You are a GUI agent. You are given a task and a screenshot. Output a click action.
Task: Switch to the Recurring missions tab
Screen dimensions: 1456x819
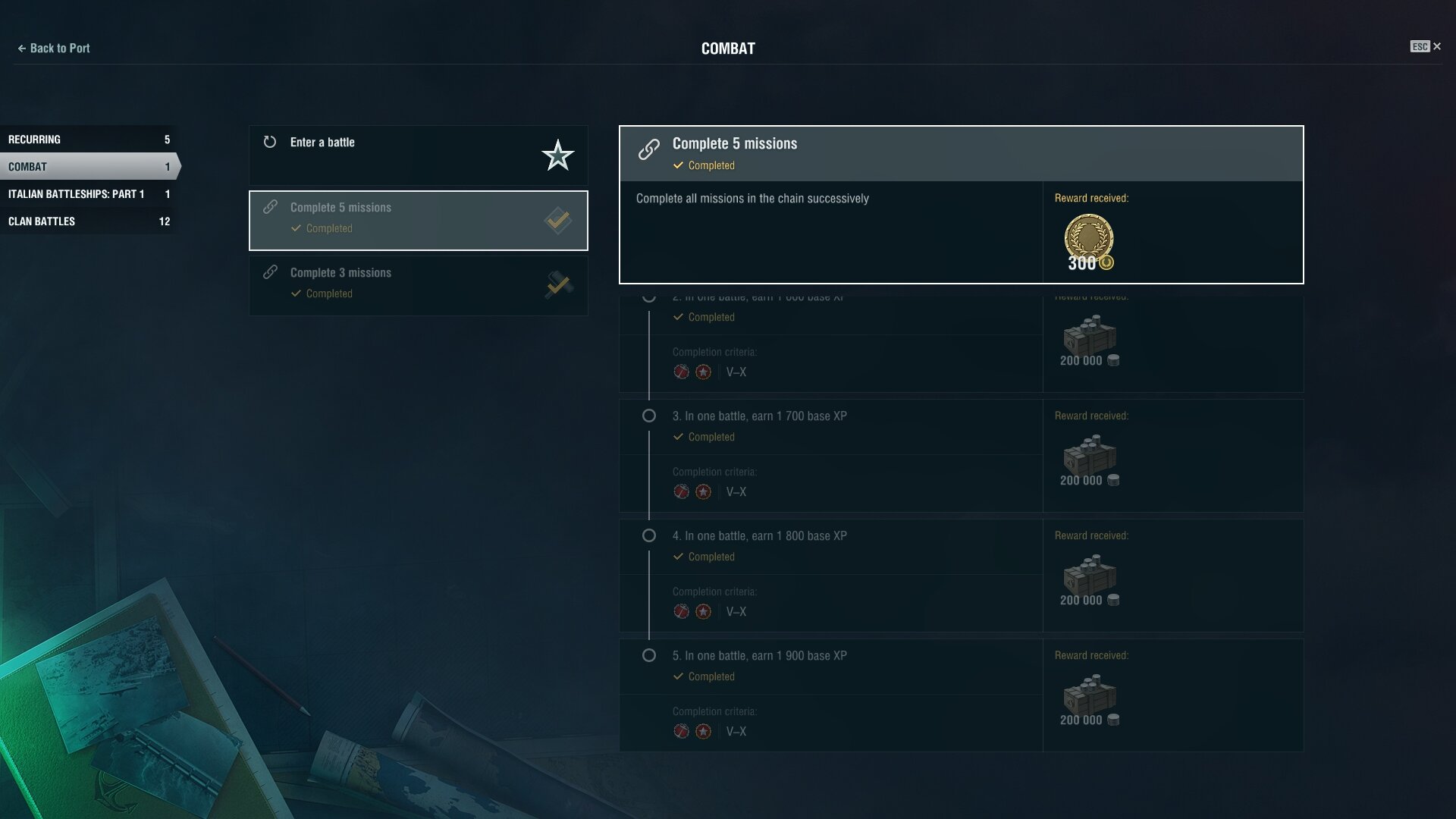pyautogui.click(x=89, y=140)
